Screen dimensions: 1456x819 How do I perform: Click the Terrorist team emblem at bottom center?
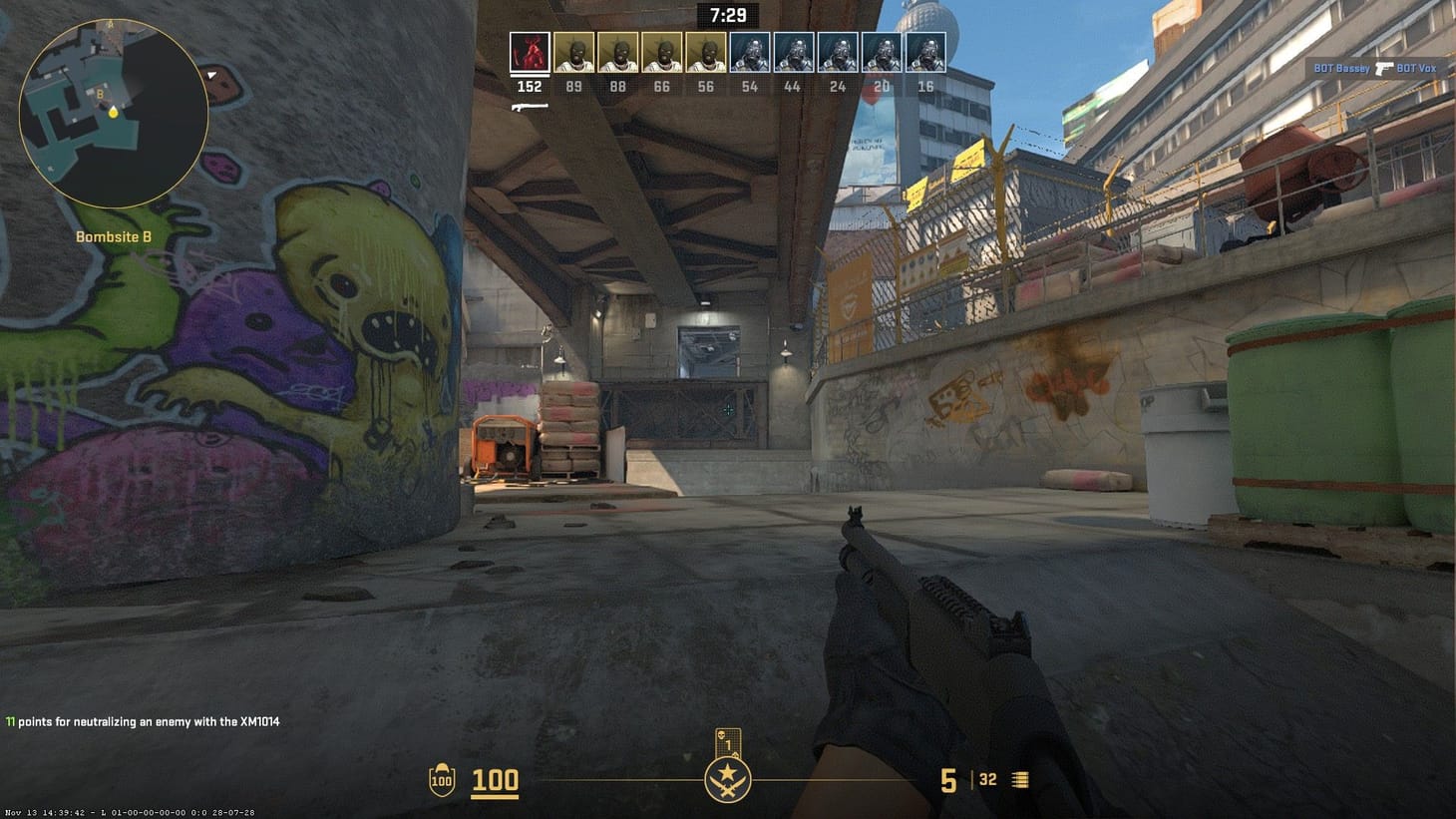coord(727,779)
